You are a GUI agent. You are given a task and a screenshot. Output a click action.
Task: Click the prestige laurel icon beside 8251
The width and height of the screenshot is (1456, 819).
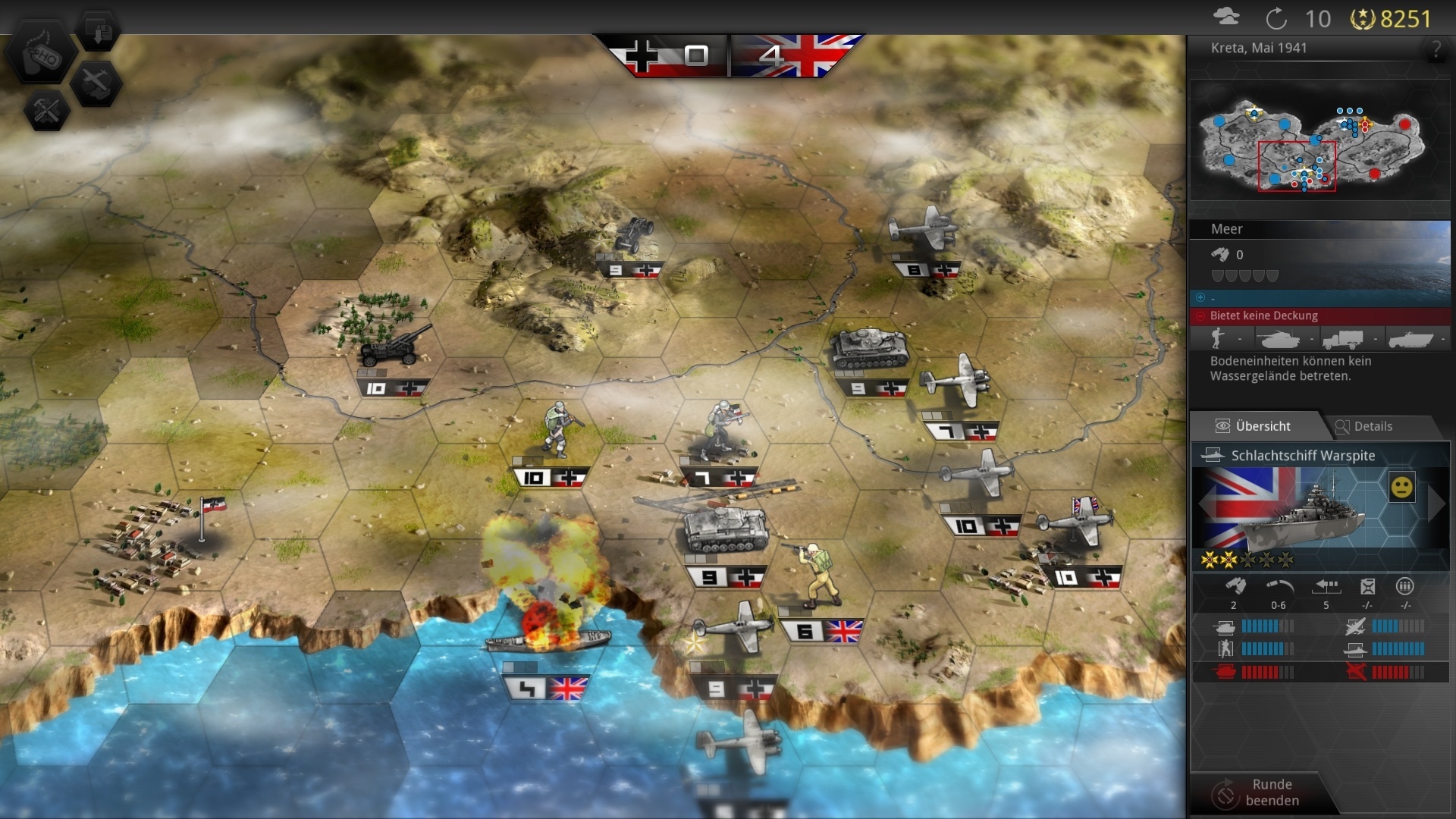[1363, 19]
